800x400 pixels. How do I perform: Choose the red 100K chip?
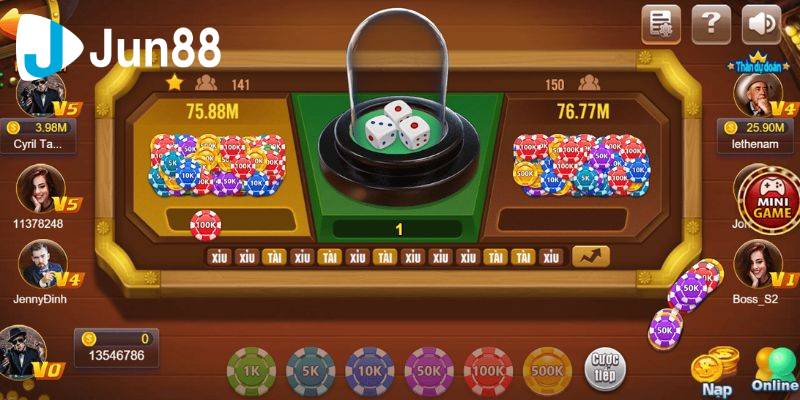pyautogui.click(x=489, y=371)
